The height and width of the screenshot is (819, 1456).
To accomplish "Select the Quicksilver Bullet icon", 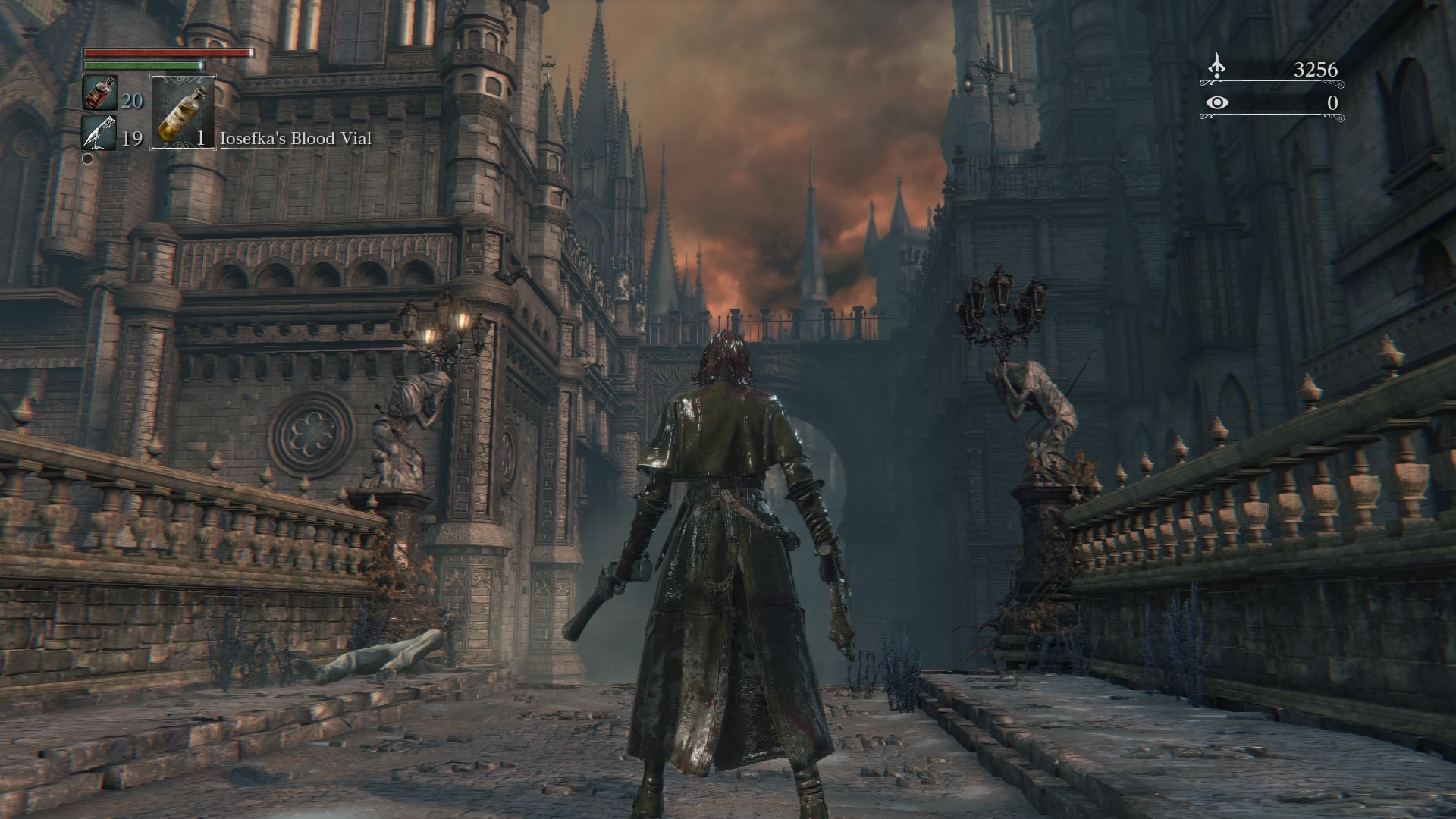I will (98, 133).
